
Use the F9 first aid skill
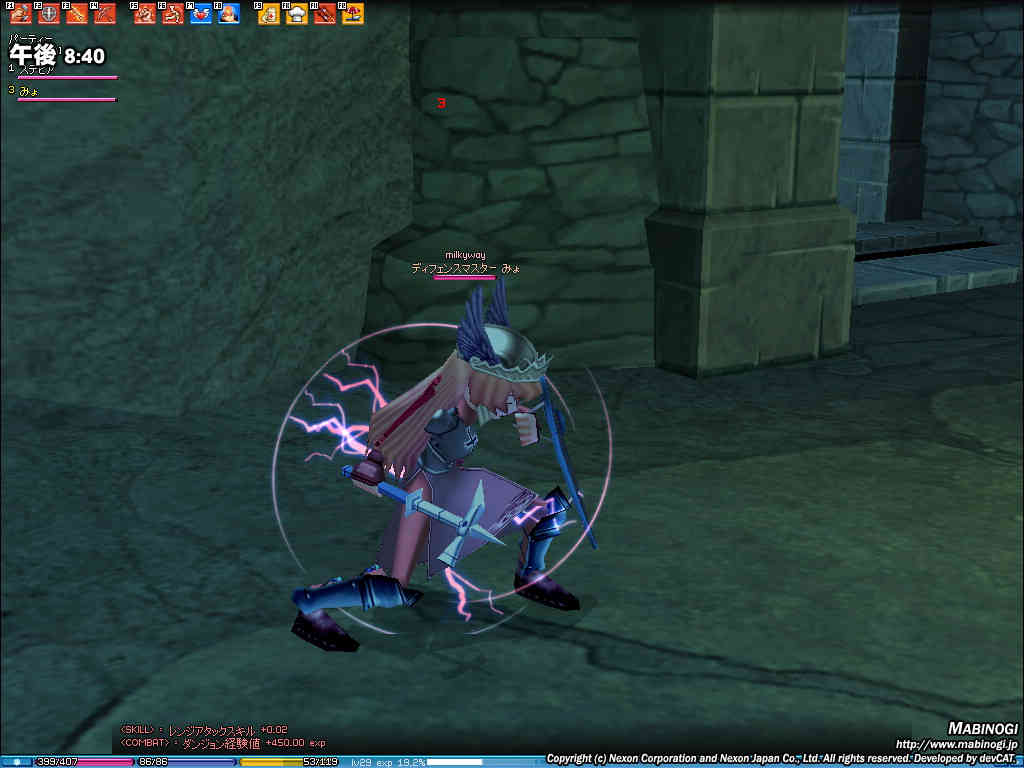pyautogui.click(x=269, y=15)
